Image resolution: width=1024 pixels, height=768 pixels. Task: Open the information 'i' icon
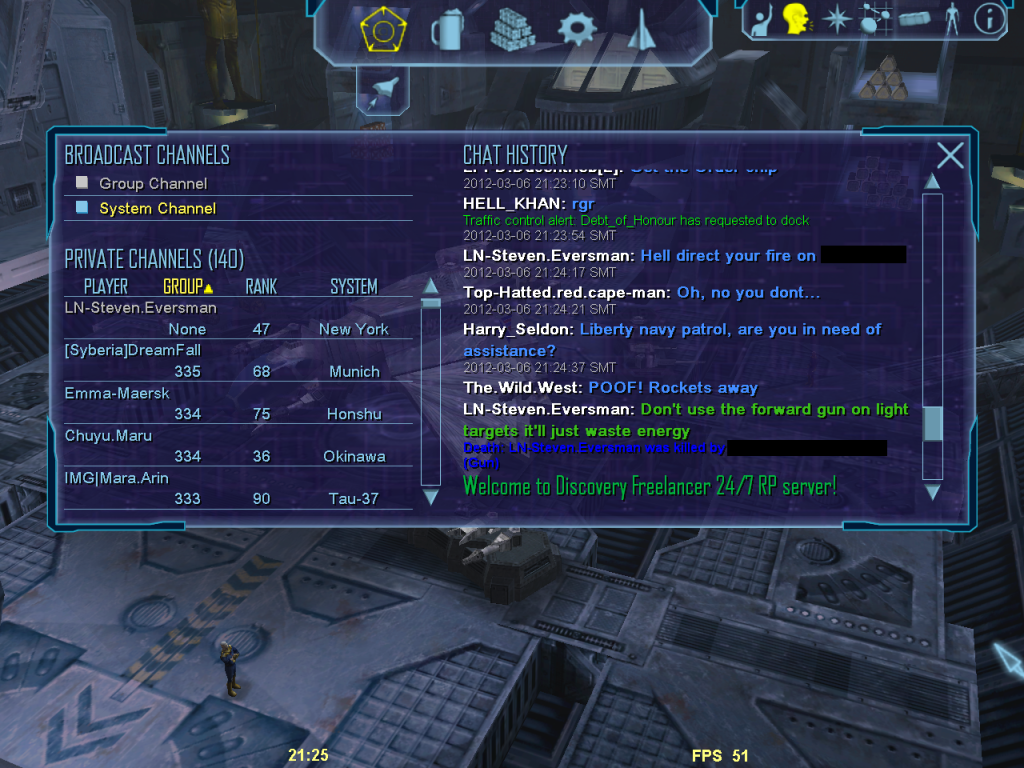pos(989,19)
